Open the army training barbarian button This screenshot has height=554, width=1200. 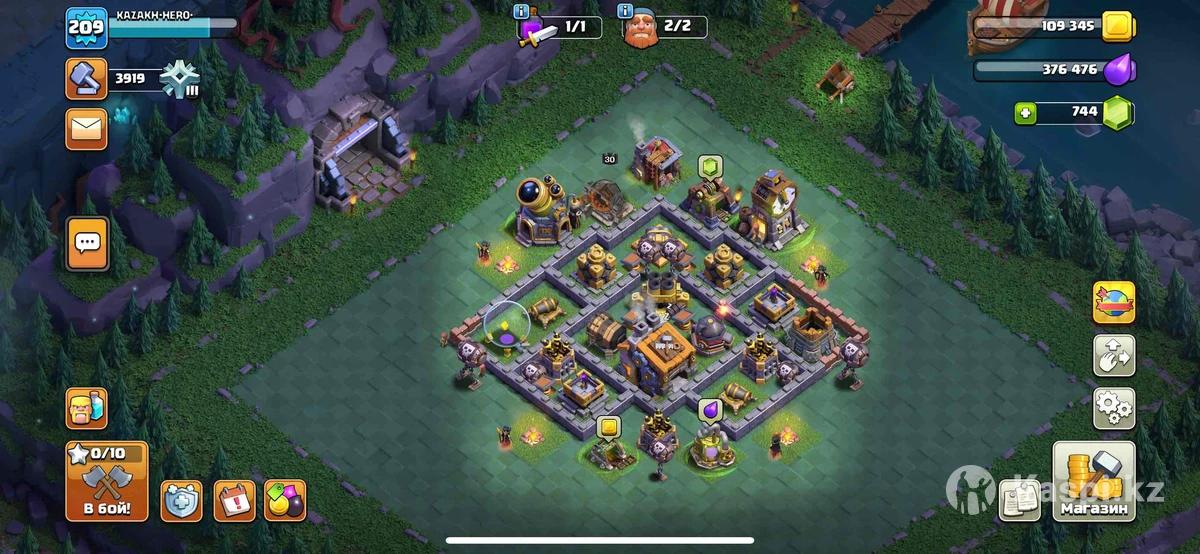click(86, 408)
